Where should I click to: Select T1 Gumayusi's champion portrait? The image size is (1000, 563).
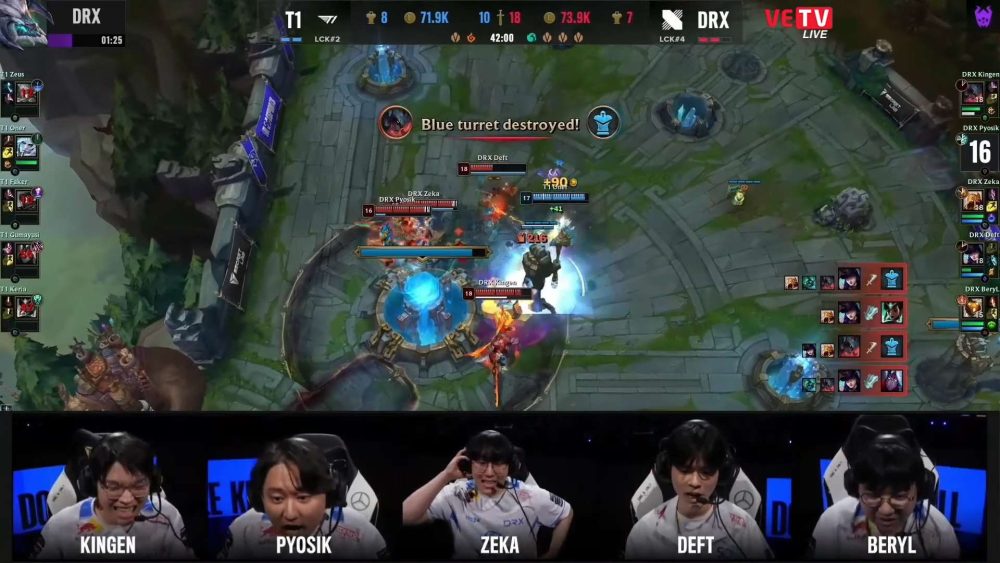[26, 254]
